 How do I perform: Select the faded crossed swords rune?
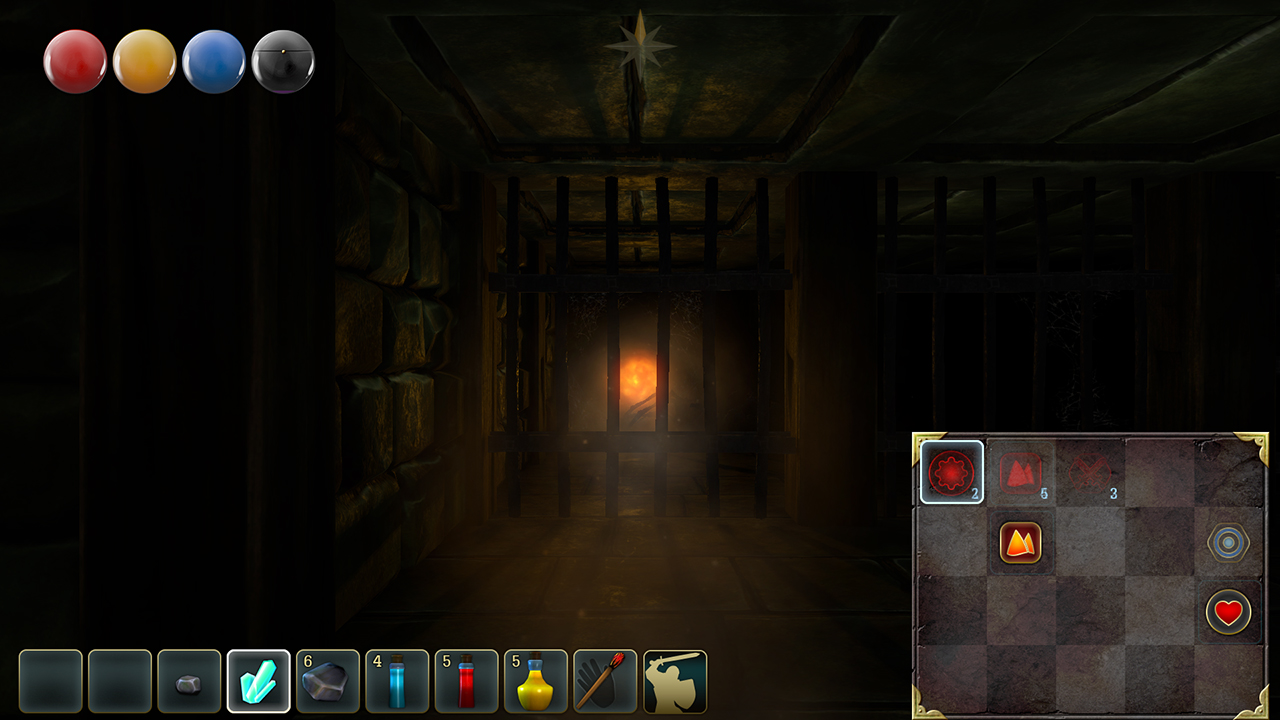click(x=1090, y=472)
